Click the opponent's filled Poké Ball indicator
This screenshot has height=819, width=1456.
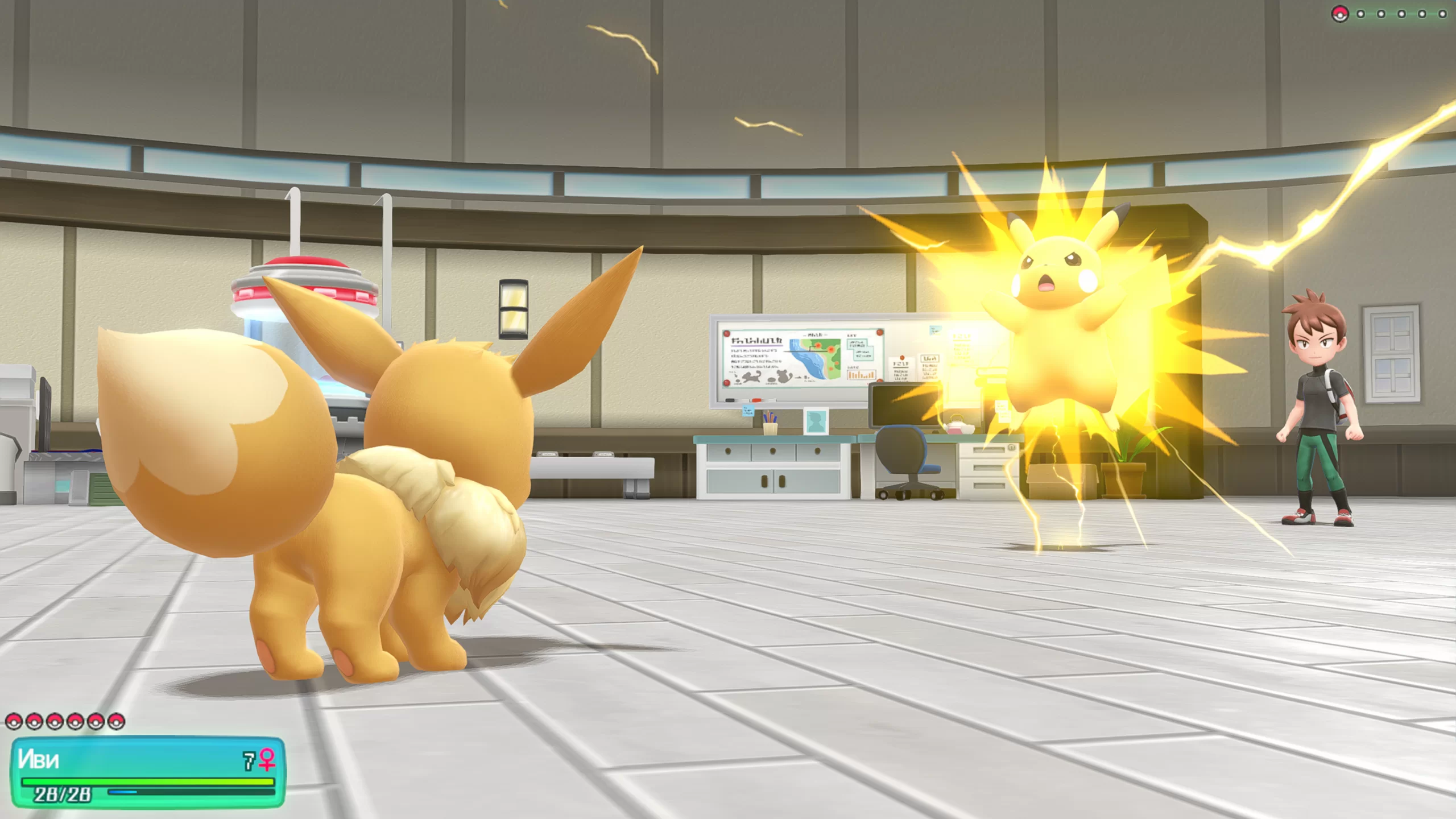[x=1339, y=14]
